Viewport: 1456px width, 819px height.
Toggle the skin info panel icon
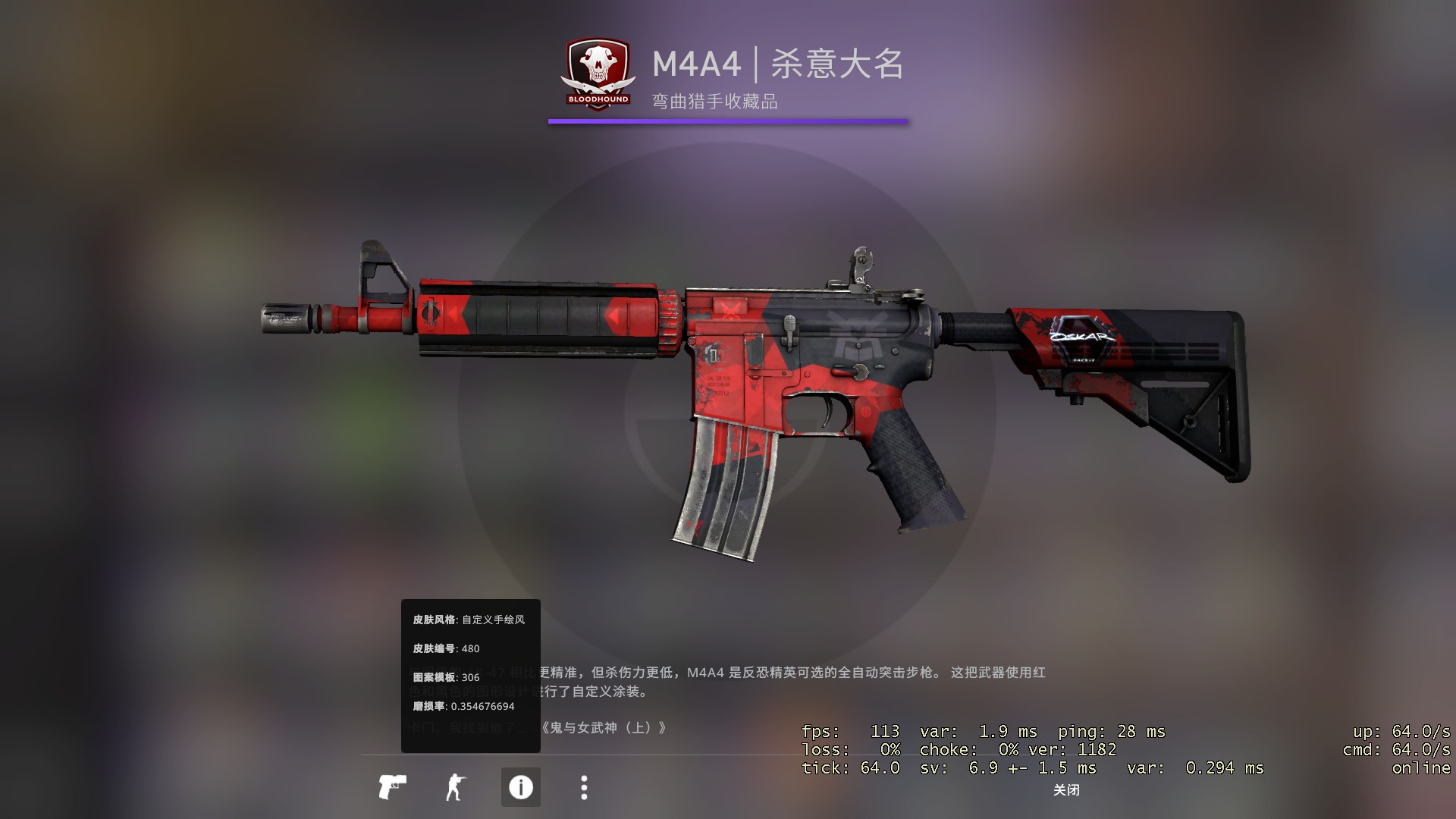[x=520, y=787]
